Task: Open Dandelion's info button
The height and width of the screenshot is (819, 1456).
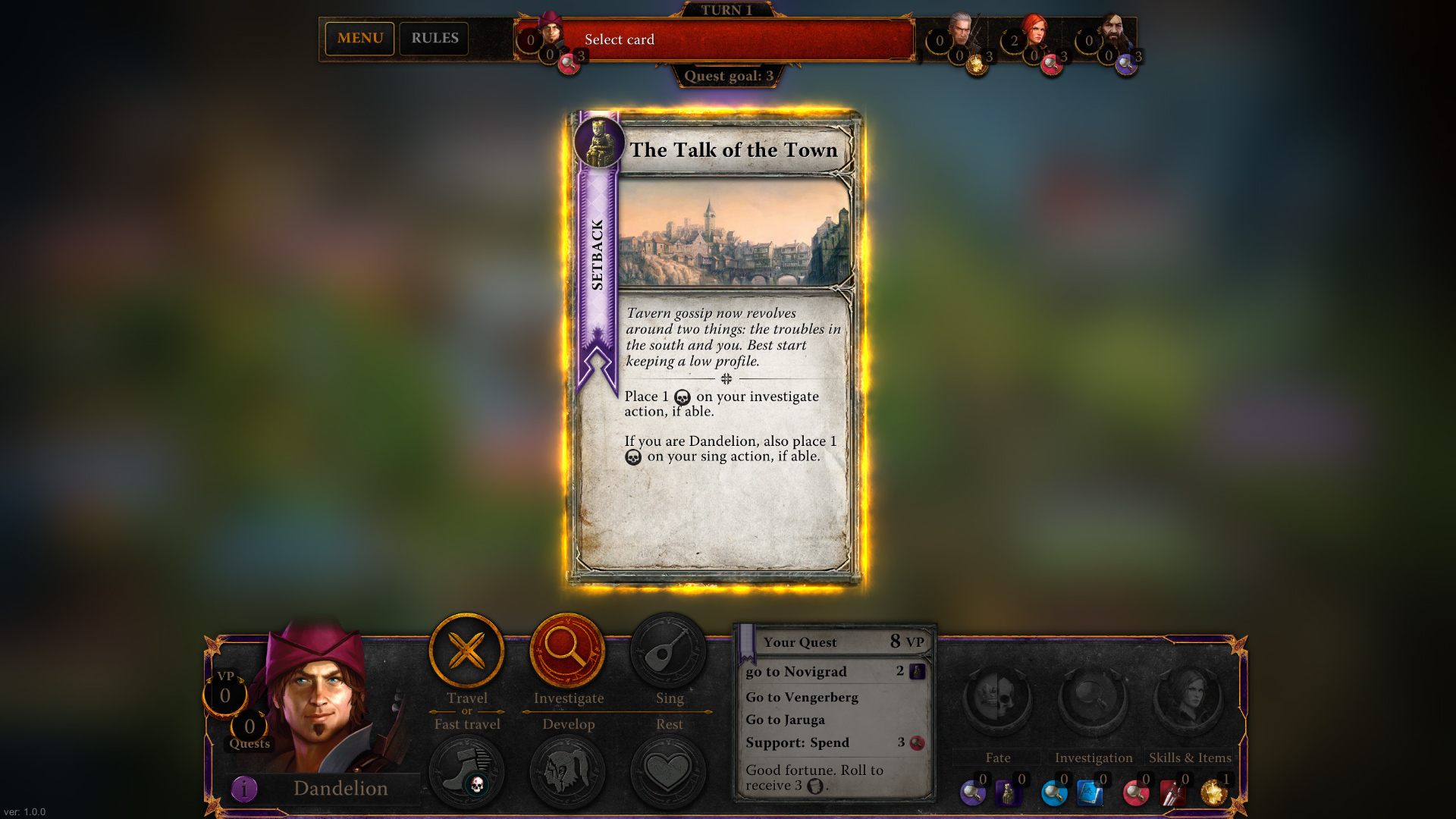Action: (243, 788)
